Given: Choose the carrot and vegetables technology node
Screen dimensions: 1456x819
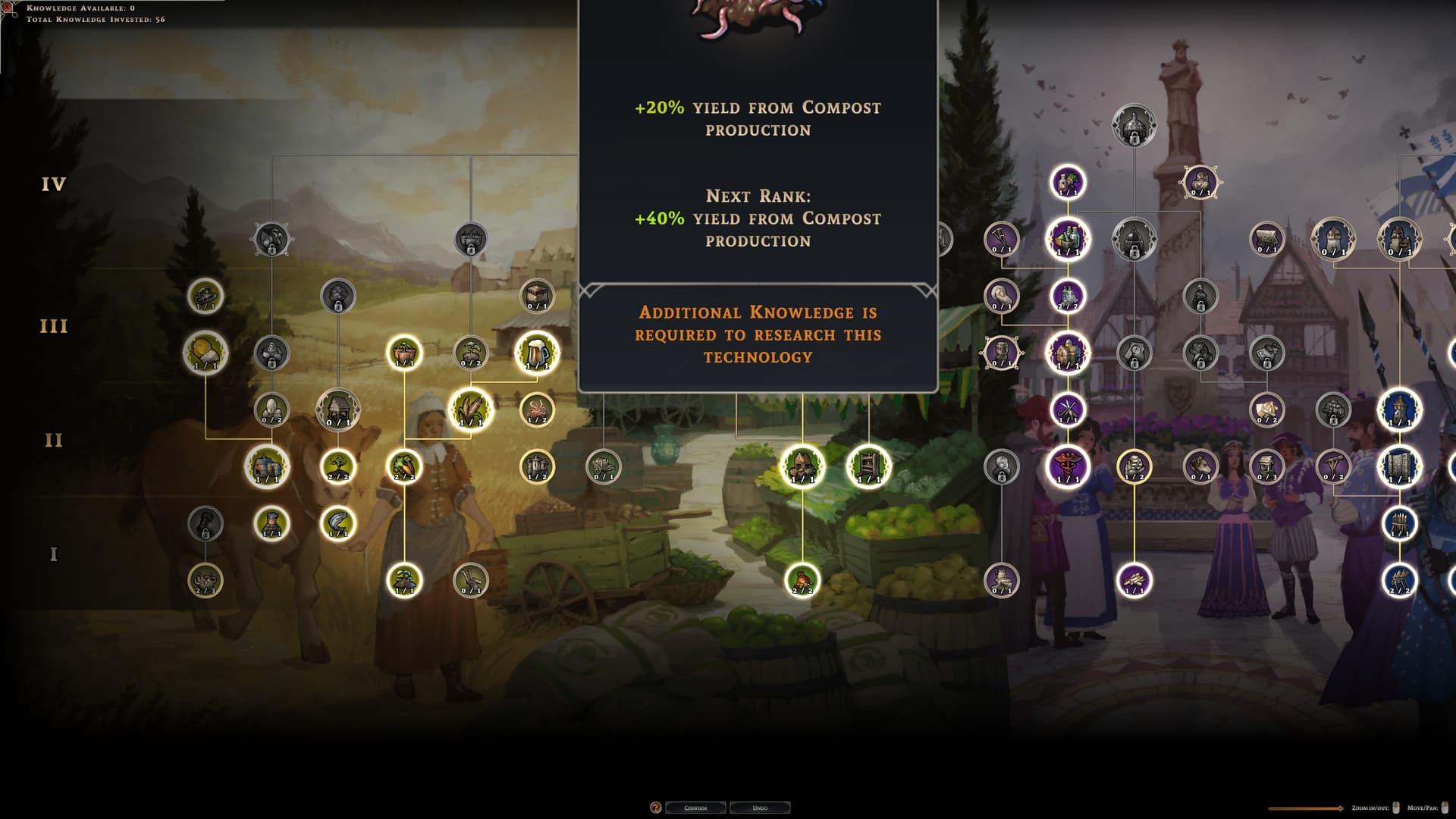Looking at the screenshot, I should click(x=404, y=466).
